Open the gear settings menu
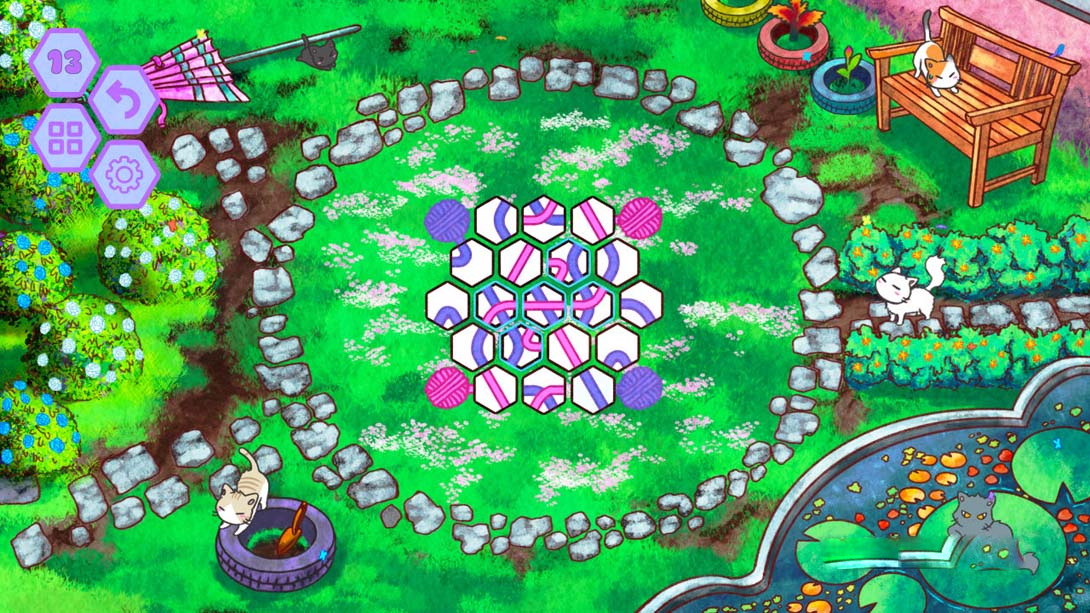1090x613 pixels. click(x=124, y=175)
